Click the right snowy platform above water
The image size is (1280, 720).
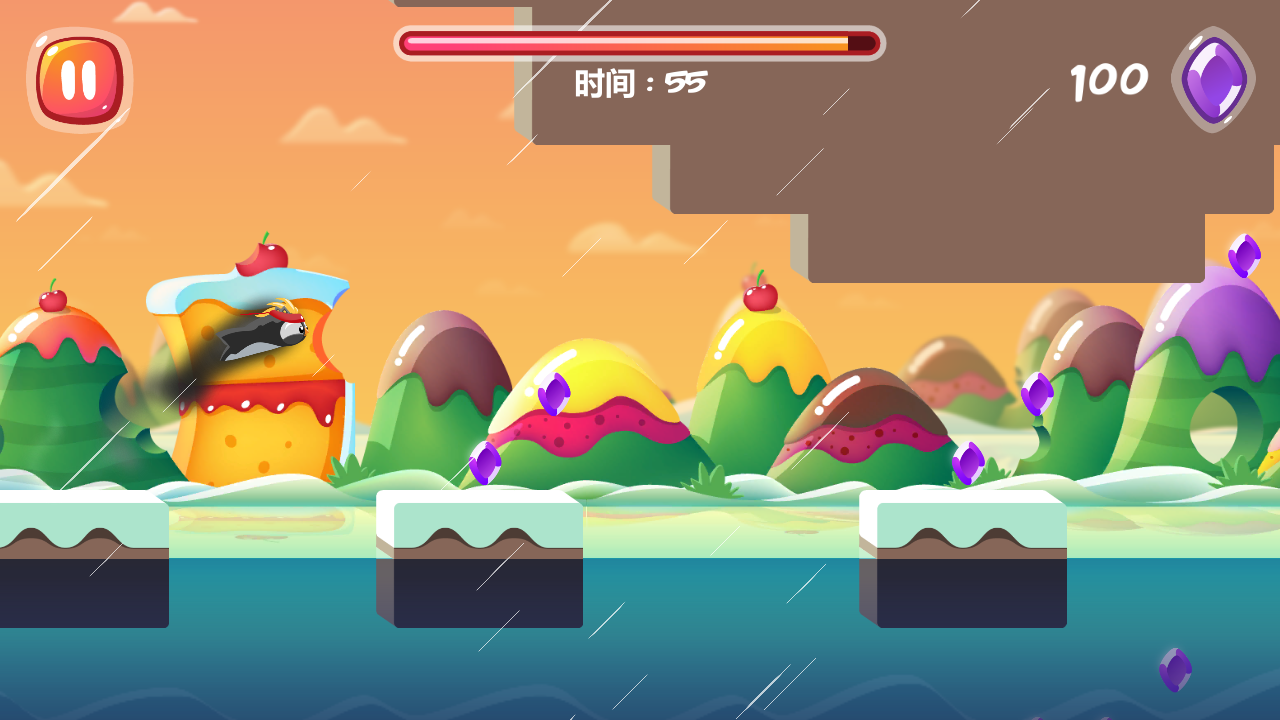(x=965, y=560)
